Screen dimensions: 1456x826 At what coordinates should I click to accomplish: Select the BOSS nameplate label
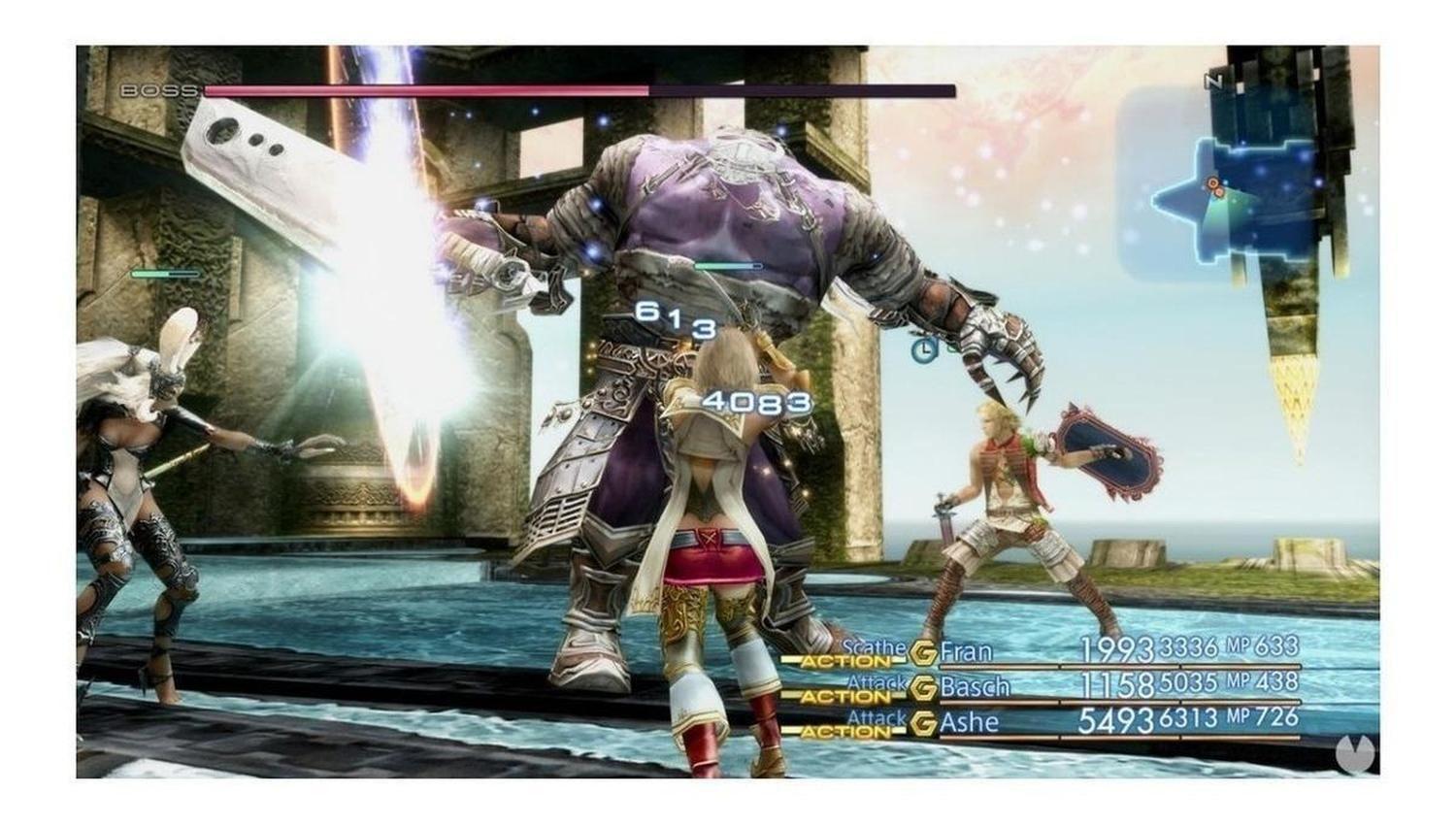[155, 90]
